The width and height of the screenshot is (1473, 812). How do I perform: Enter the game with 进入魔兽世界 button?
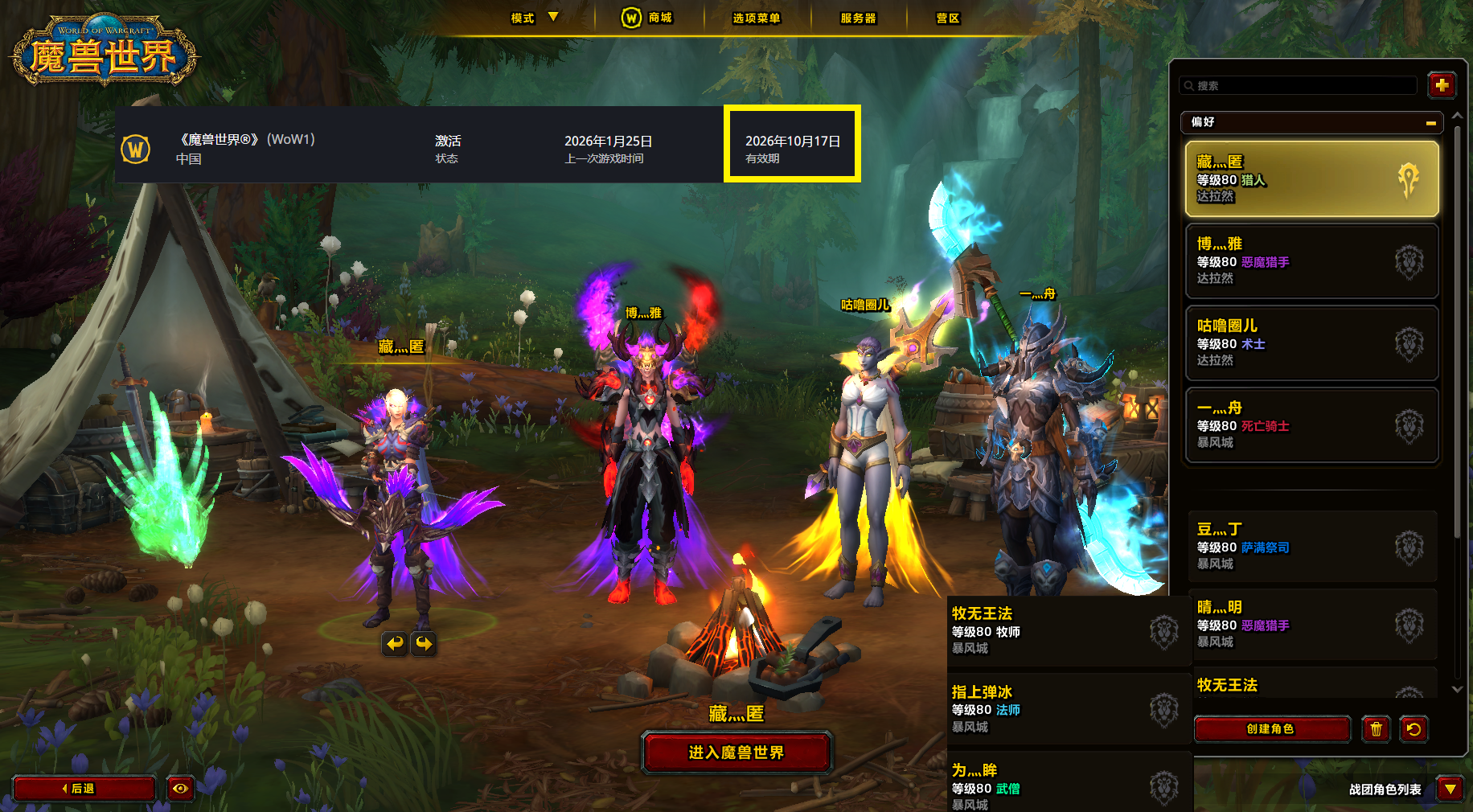pyautogui.click(x=736, y=753)
